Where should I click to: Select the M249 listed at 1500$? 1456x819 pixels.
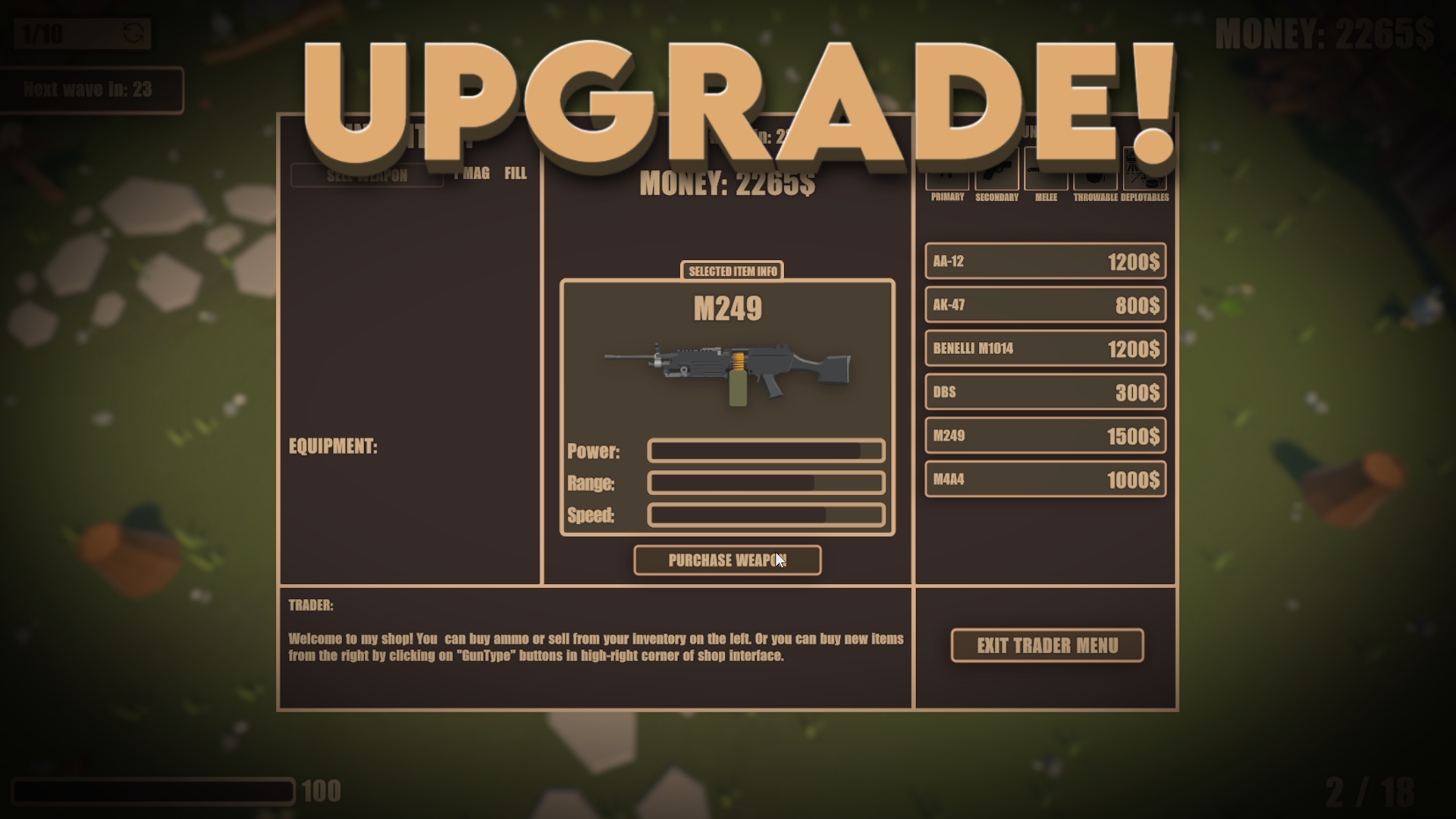tap(1045, 435)
